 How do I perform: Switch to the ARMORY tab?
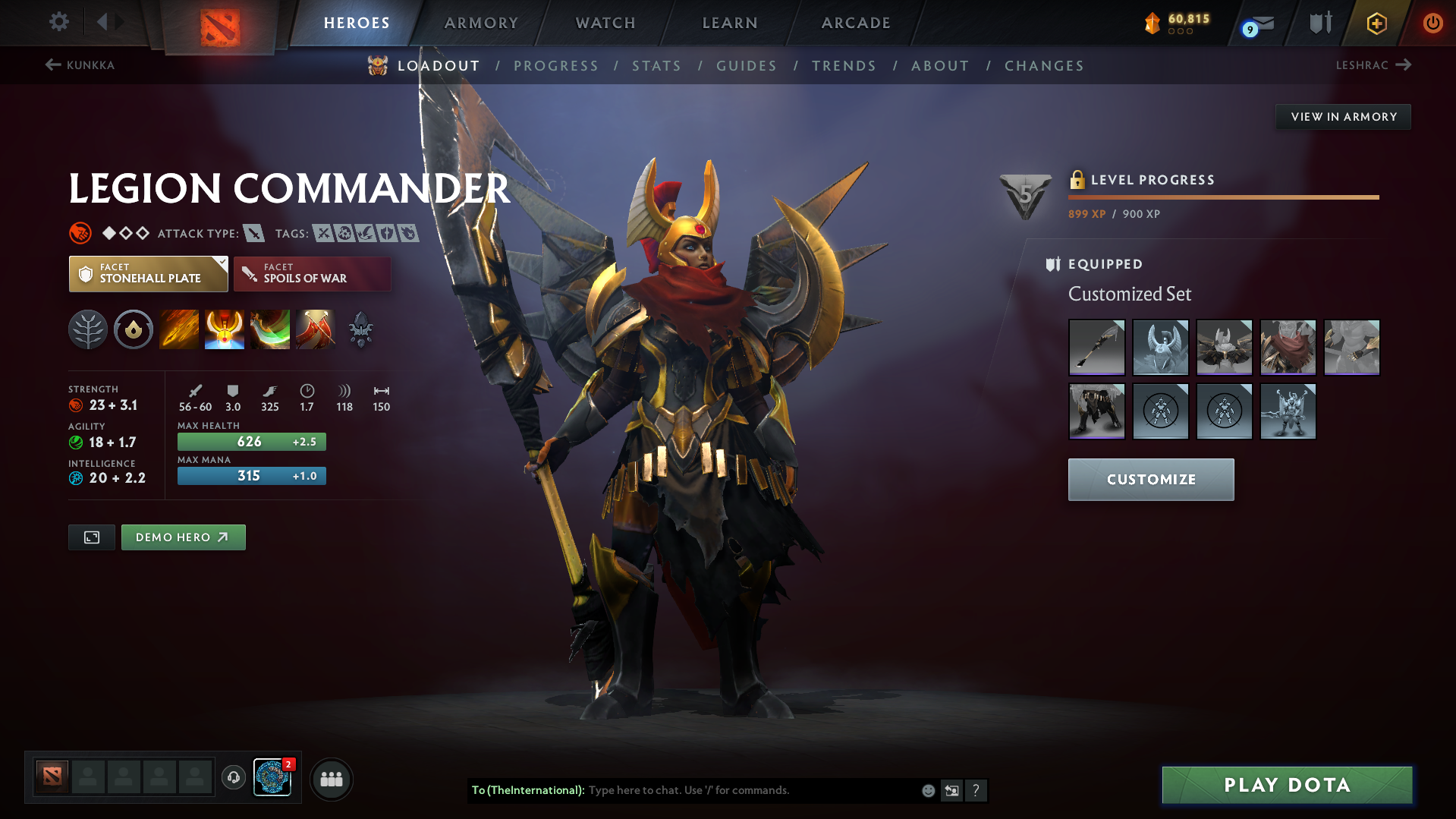click(481, 23)
